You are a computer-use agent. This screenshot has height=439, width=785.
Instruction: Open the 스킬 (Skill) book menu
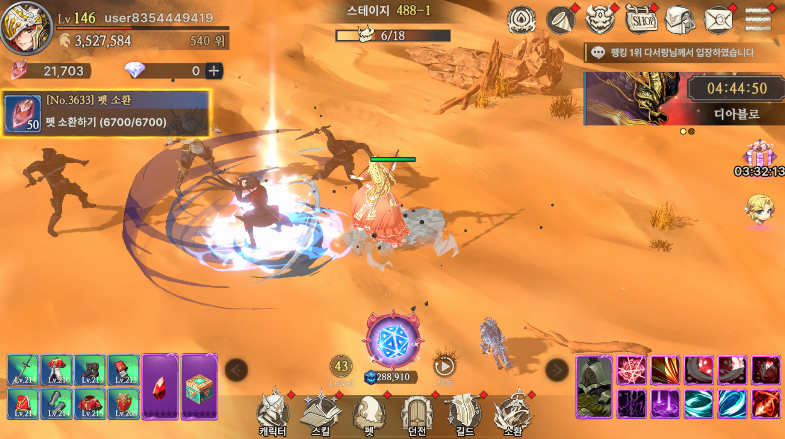(x=322, y=412)
